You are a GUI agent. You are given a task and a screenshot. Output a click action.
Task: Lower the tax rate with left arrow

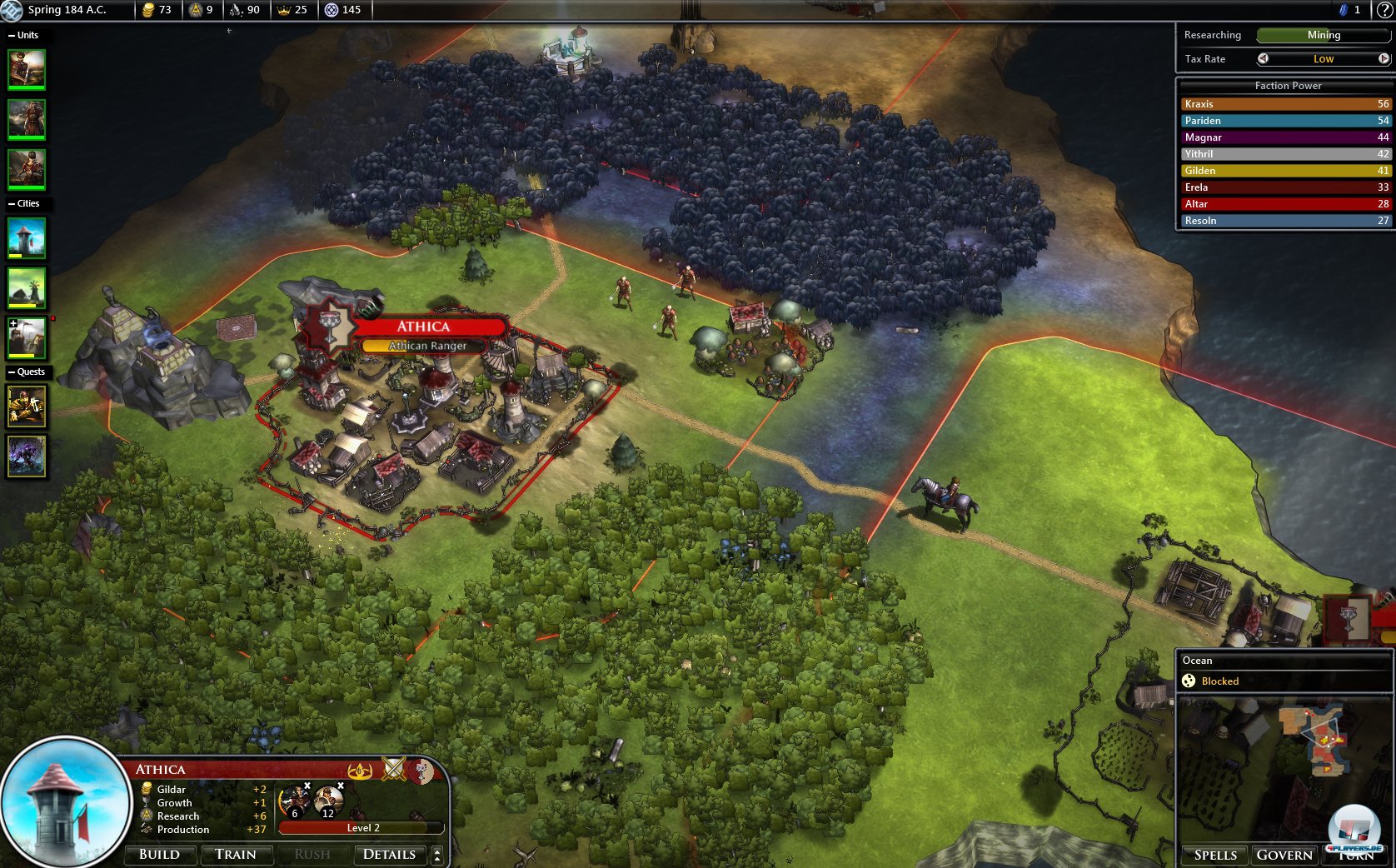[x=1263, y=58]
